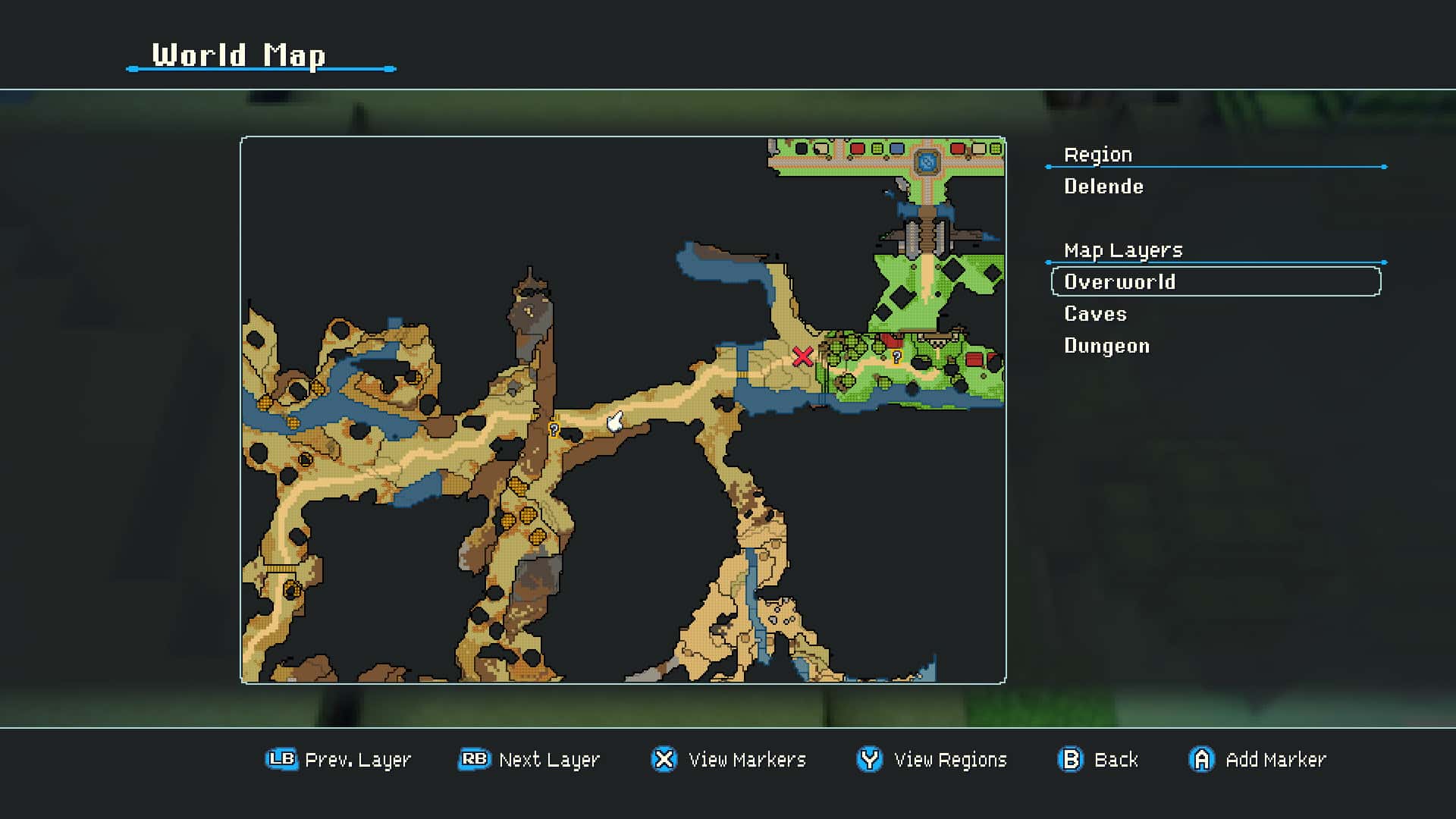
Task: Select the highlighted Overworld layer
Action: click(1119, 281)
